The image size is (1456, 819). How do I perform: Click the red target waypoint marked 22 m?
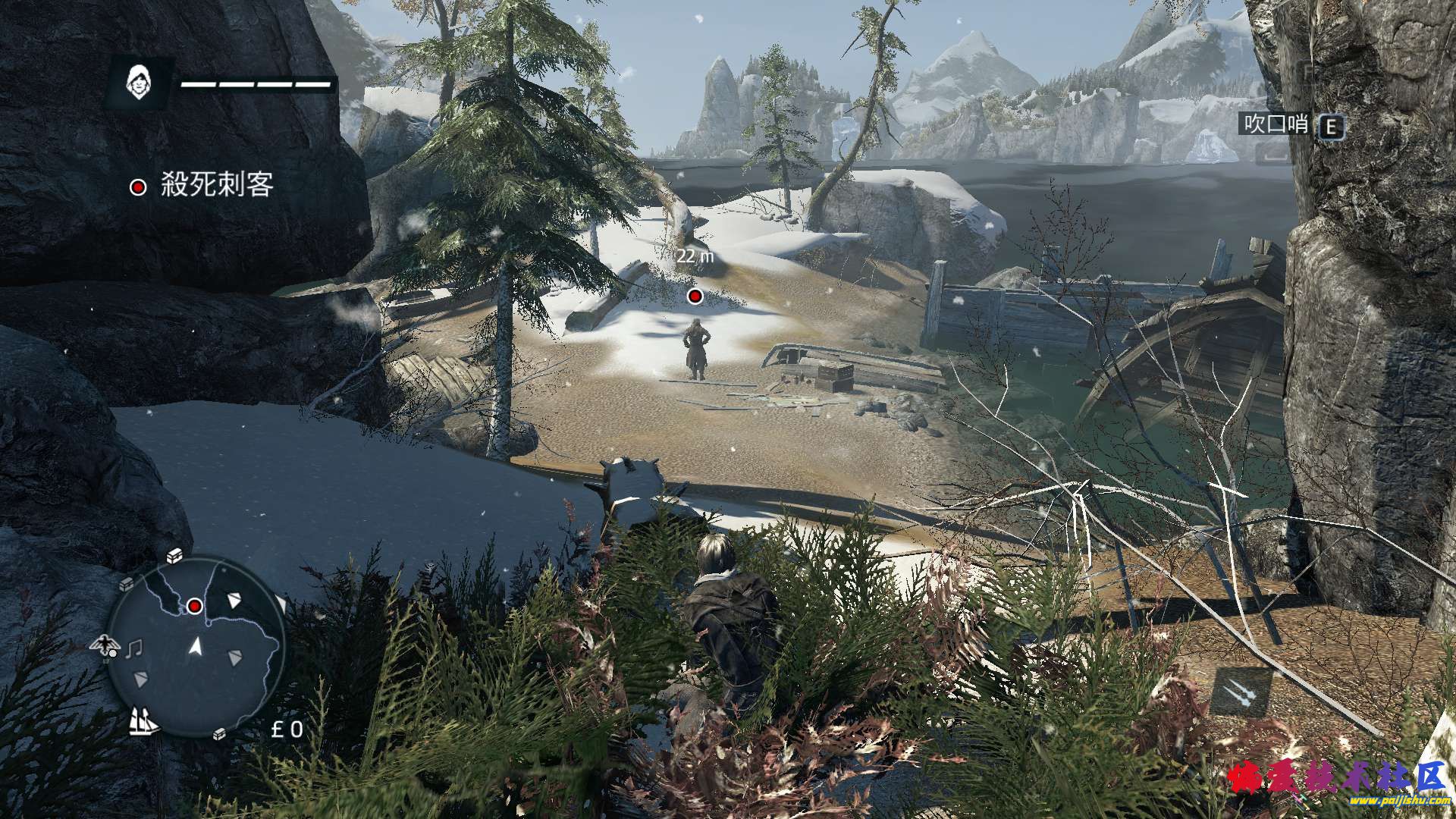click(x=694, y=296)
